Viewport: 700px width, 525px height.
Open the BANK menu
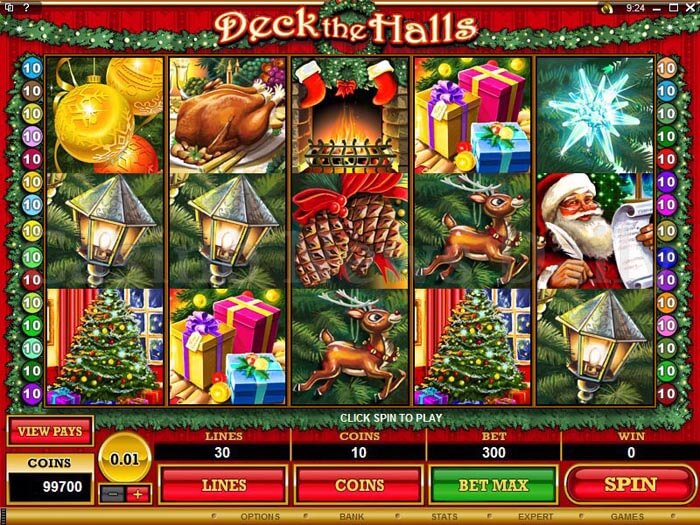click(x=353, y=517)
